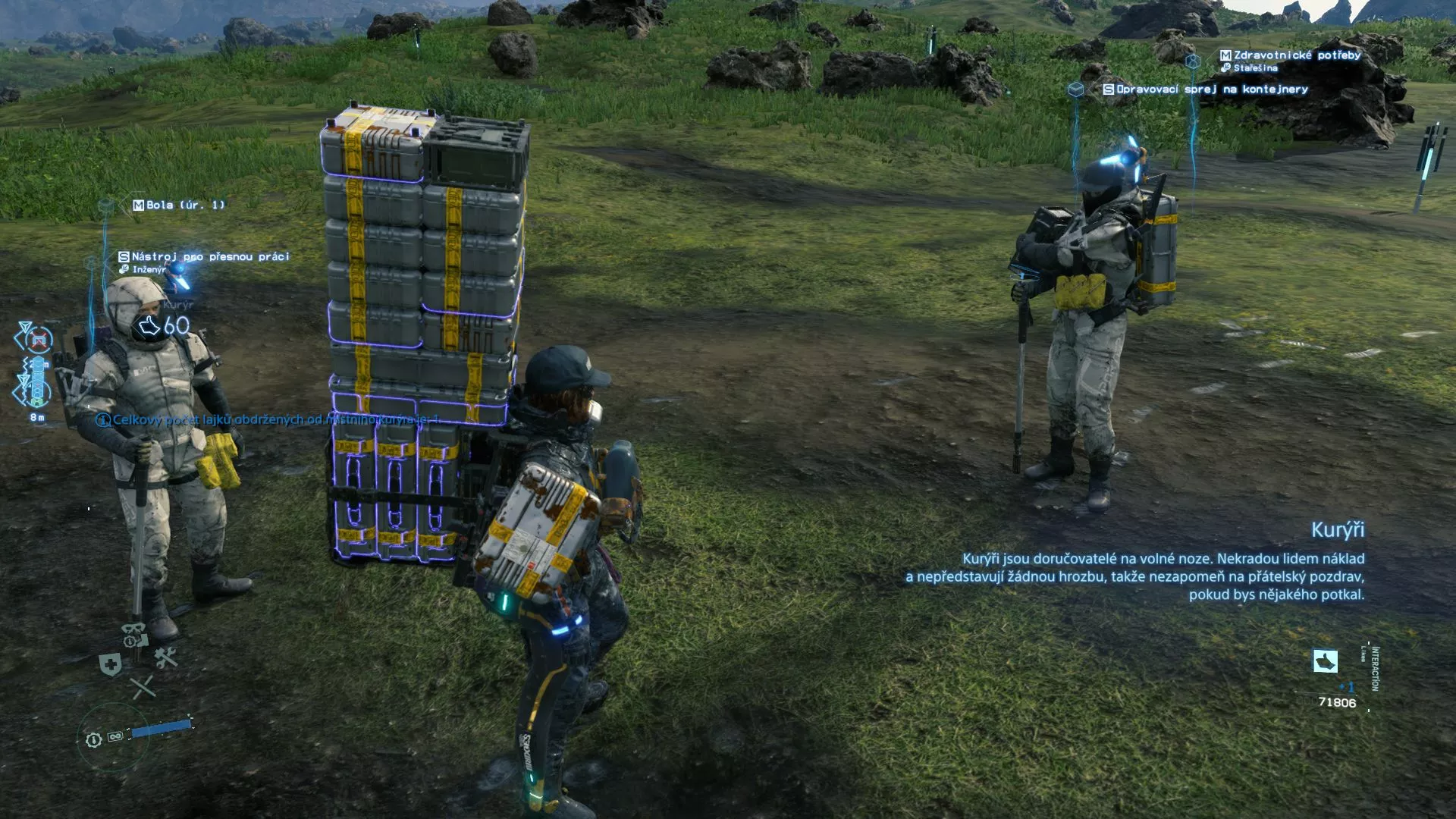Open the likes info notification message
The width and height of the screenshot is (1456, 819).
coord(268,420)
